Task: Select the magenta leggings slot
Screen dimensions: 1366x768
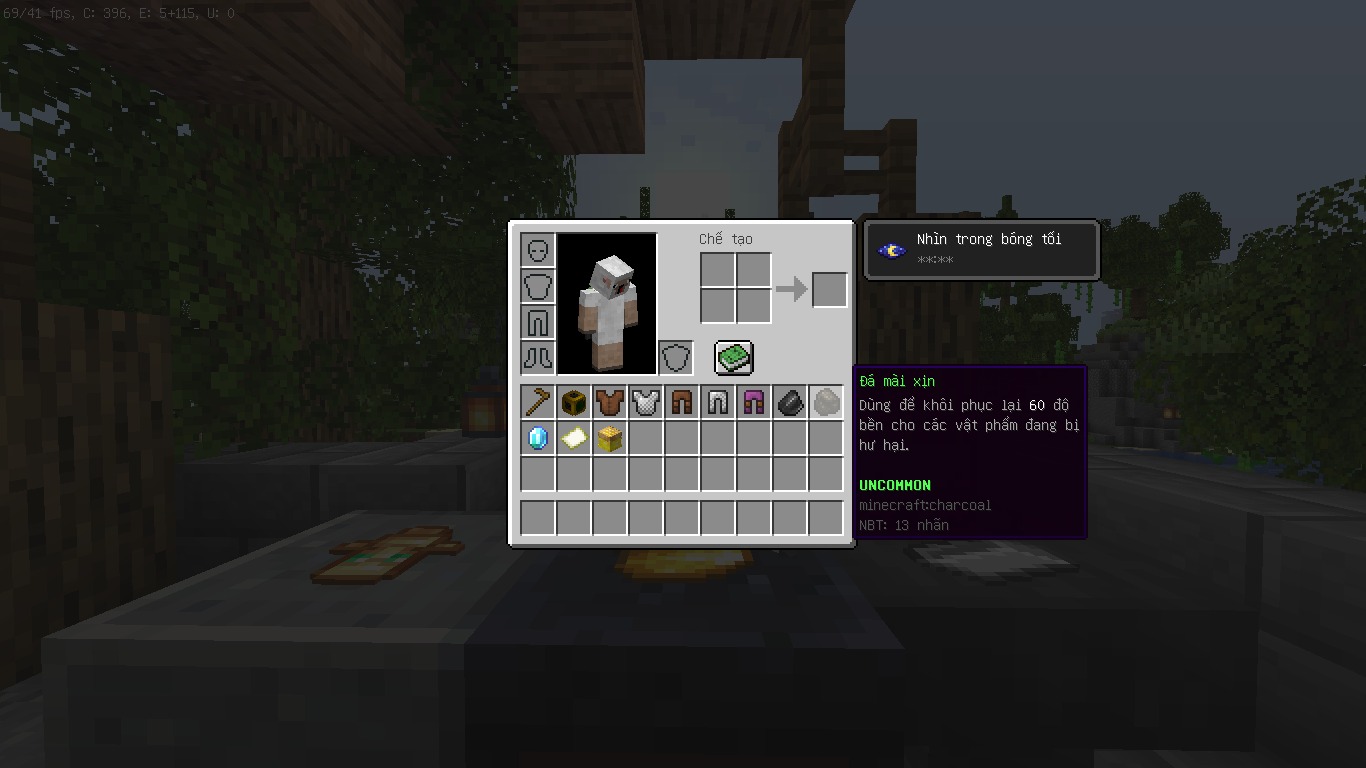Action: tap(754, 402)
